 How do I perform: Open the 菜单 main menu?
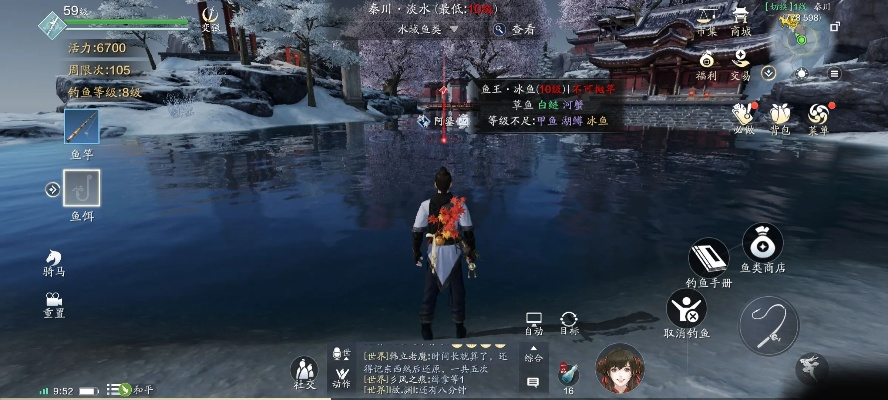coord(818,116)
